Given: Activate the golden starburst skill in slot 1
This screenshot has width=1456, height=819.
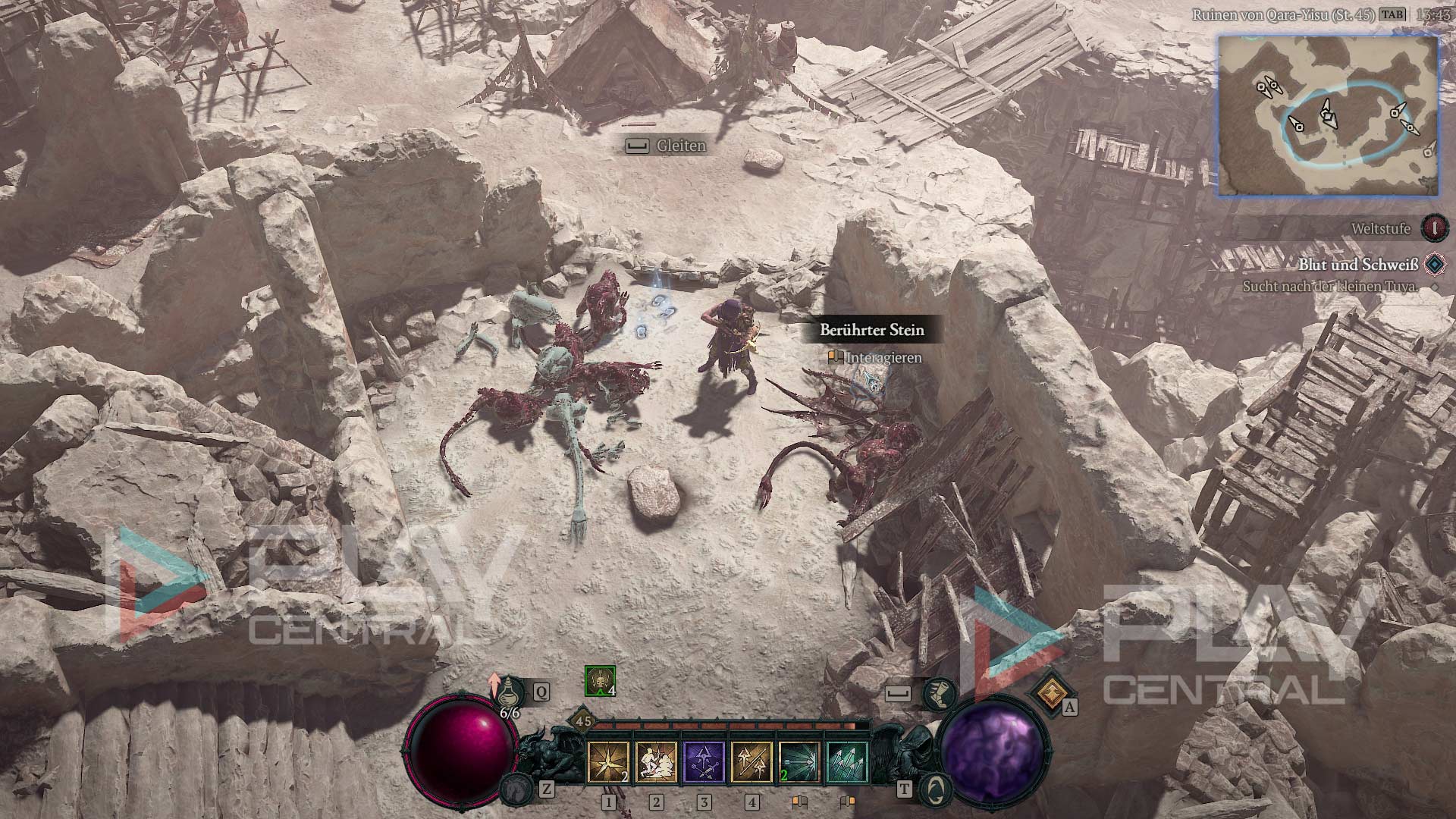Looking at the screenshot, I should [x=608, y=762].
